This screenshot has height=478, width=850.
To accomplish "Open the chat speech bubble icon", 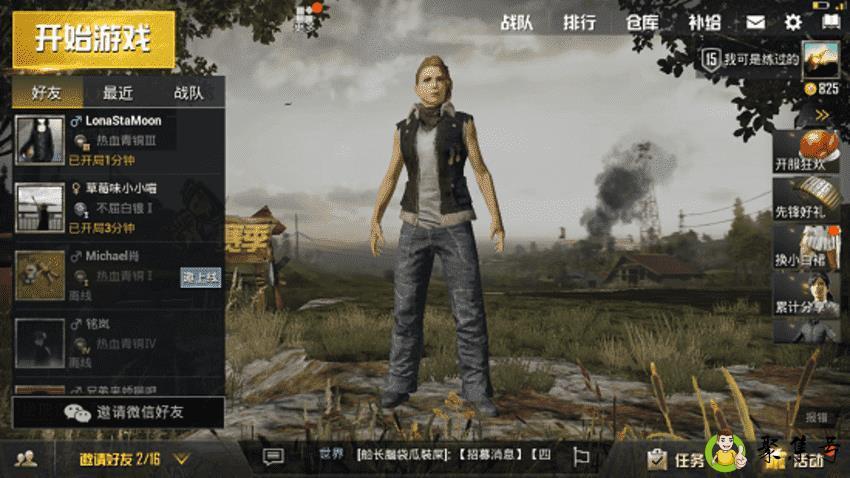I will click(273, 456).
